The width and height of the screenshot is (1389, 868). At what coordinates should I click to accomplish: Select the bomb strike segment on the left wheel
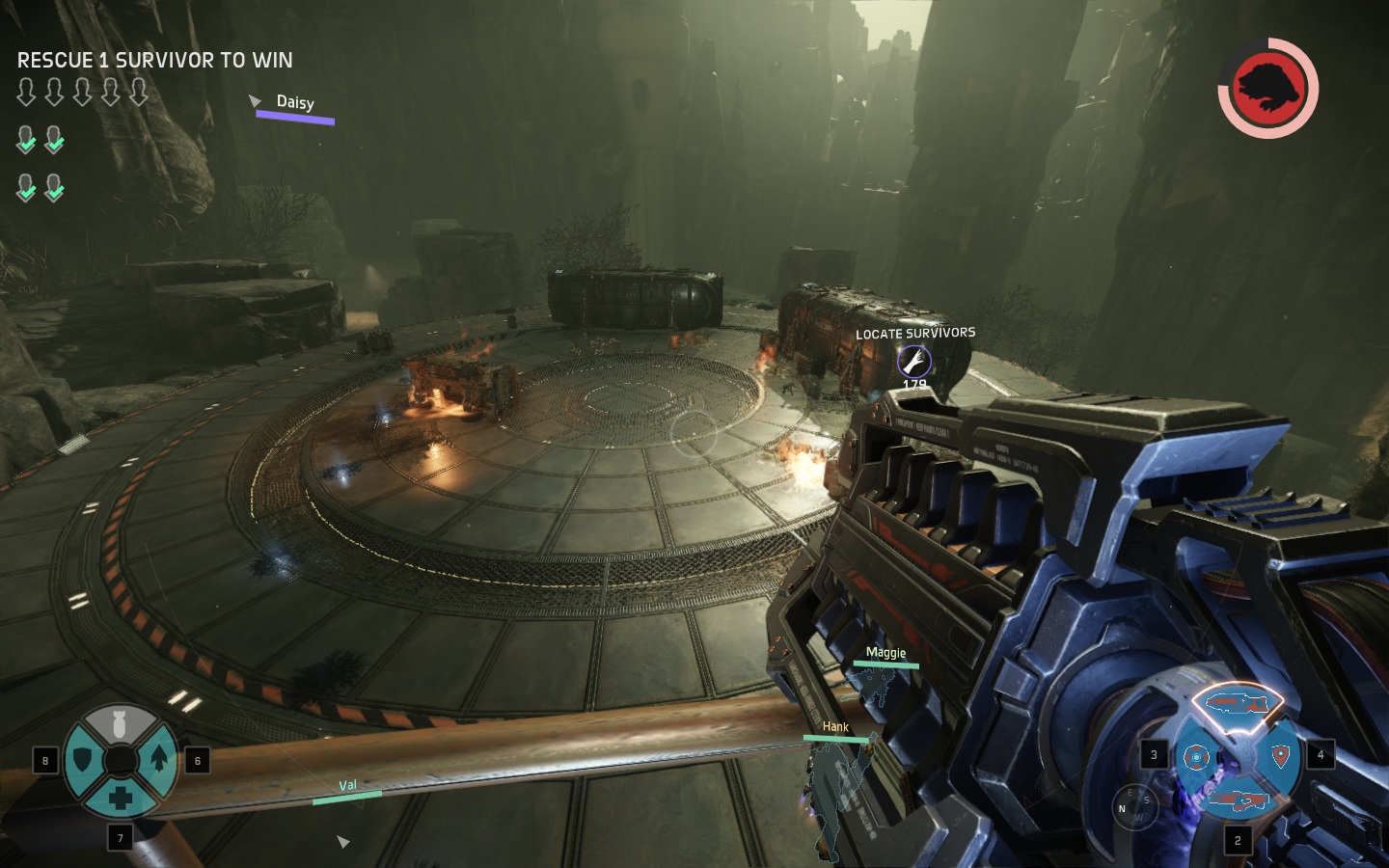pos(122,722)
